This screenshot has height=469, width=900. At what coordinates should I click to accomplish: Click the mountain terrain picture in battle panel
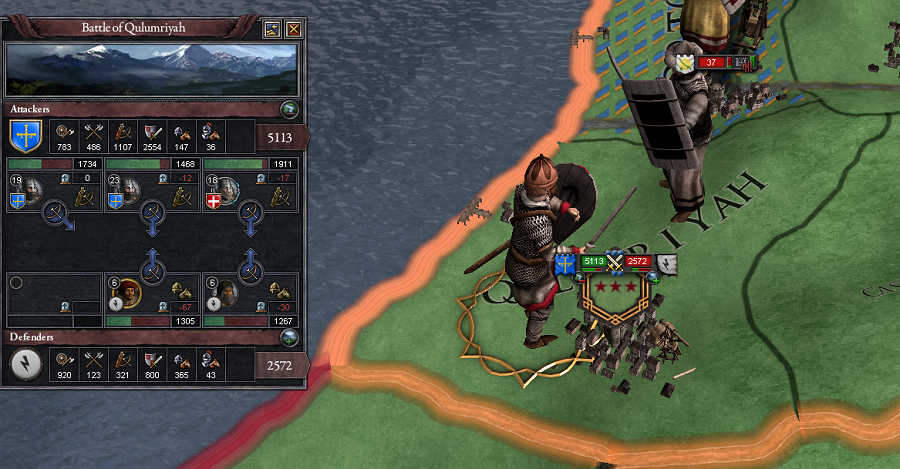(154, 68)
